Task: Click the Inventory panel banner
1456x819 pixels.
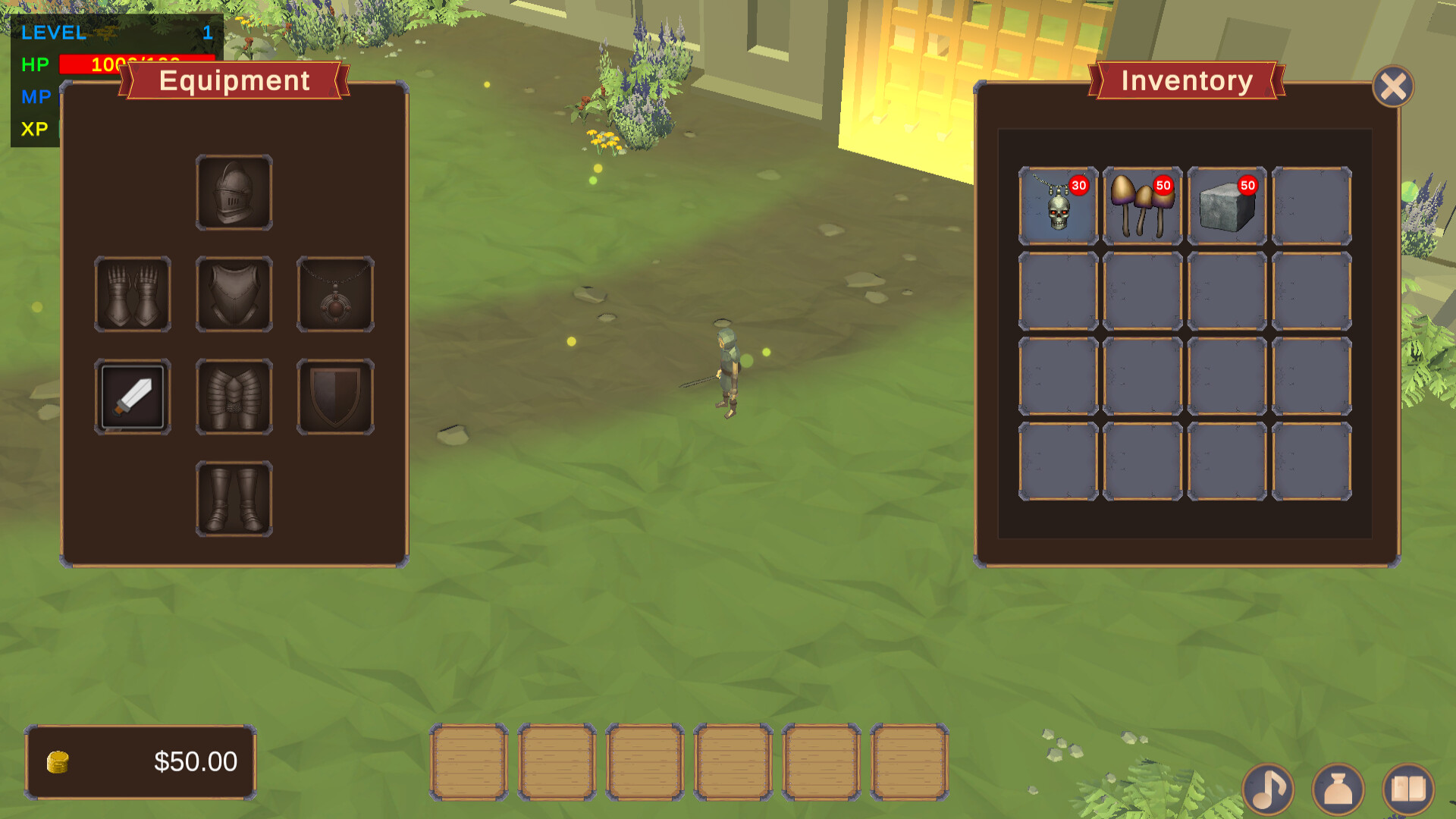Action: point(1186,81)
